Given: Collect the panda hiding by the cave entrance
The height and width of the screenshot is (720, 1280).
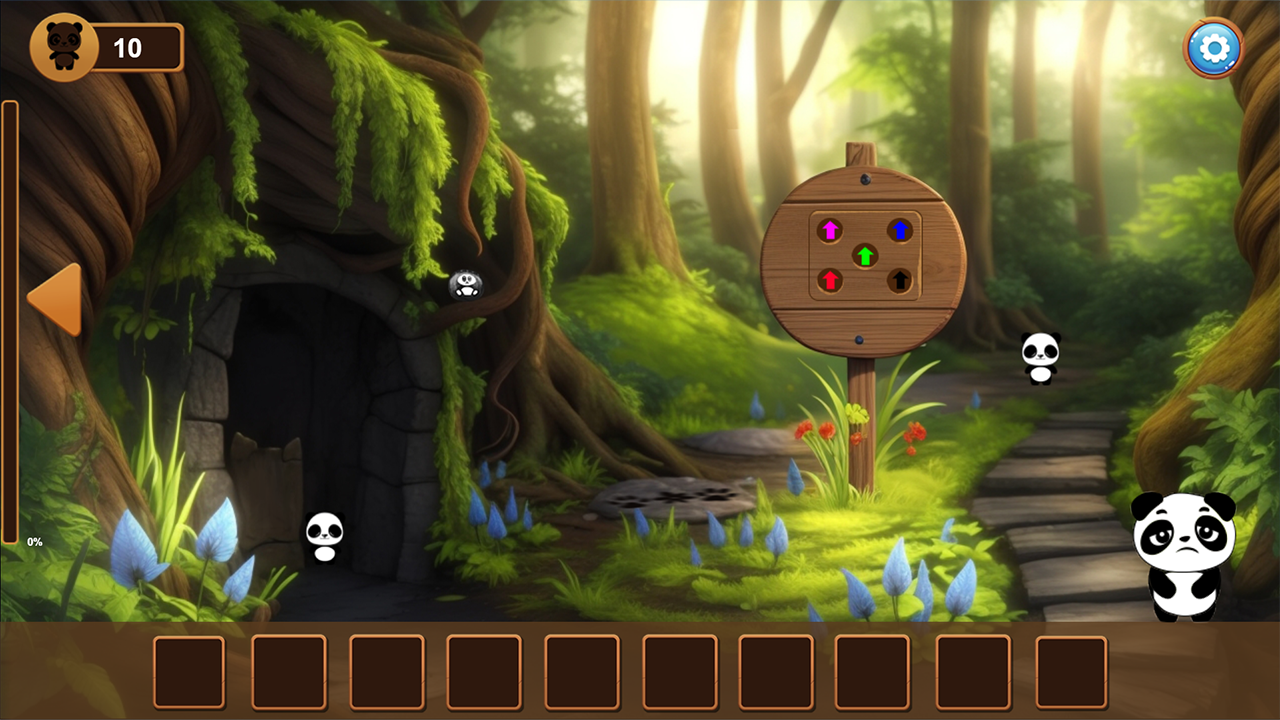Looking at the screenshot, I should (323, 537).
